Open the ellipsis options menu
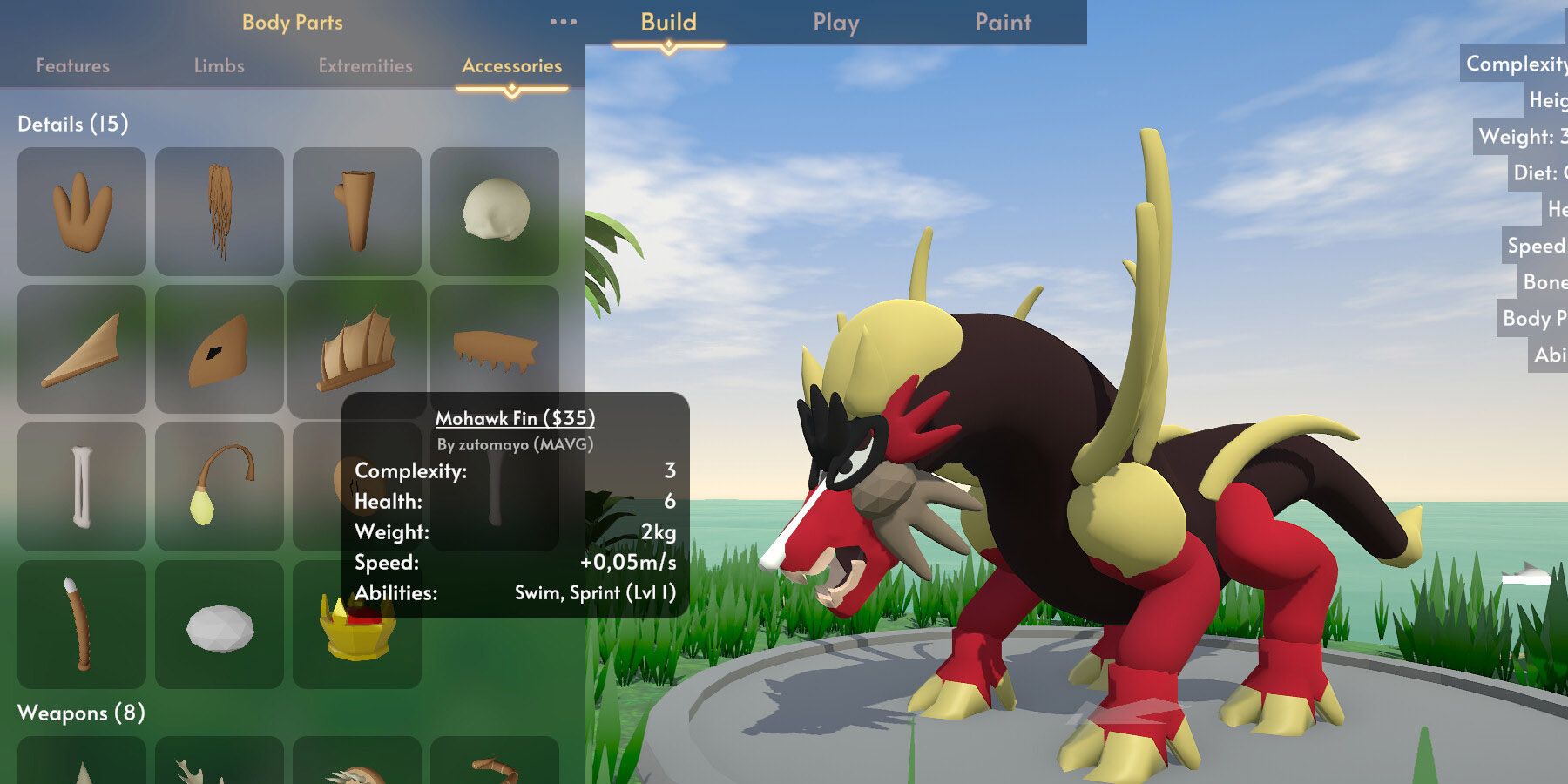Screen dimensions: 1568x784 click(564, 23)
